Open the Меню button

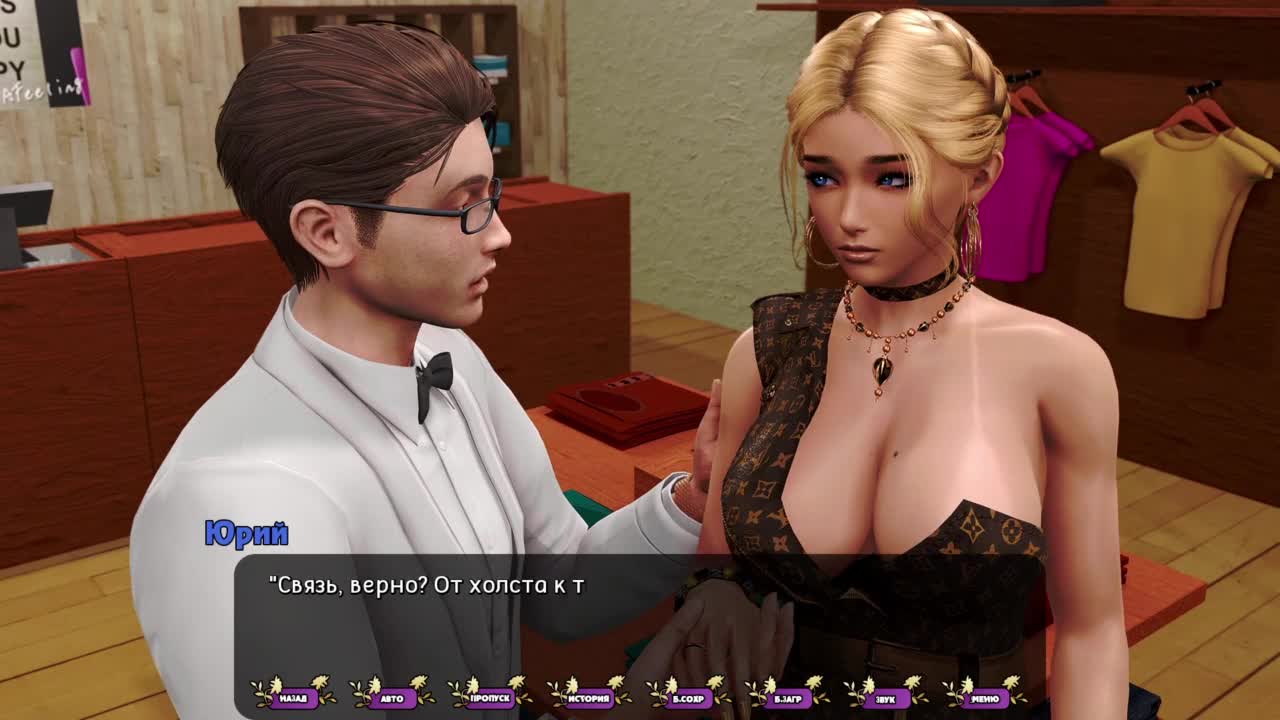(984, 697)
